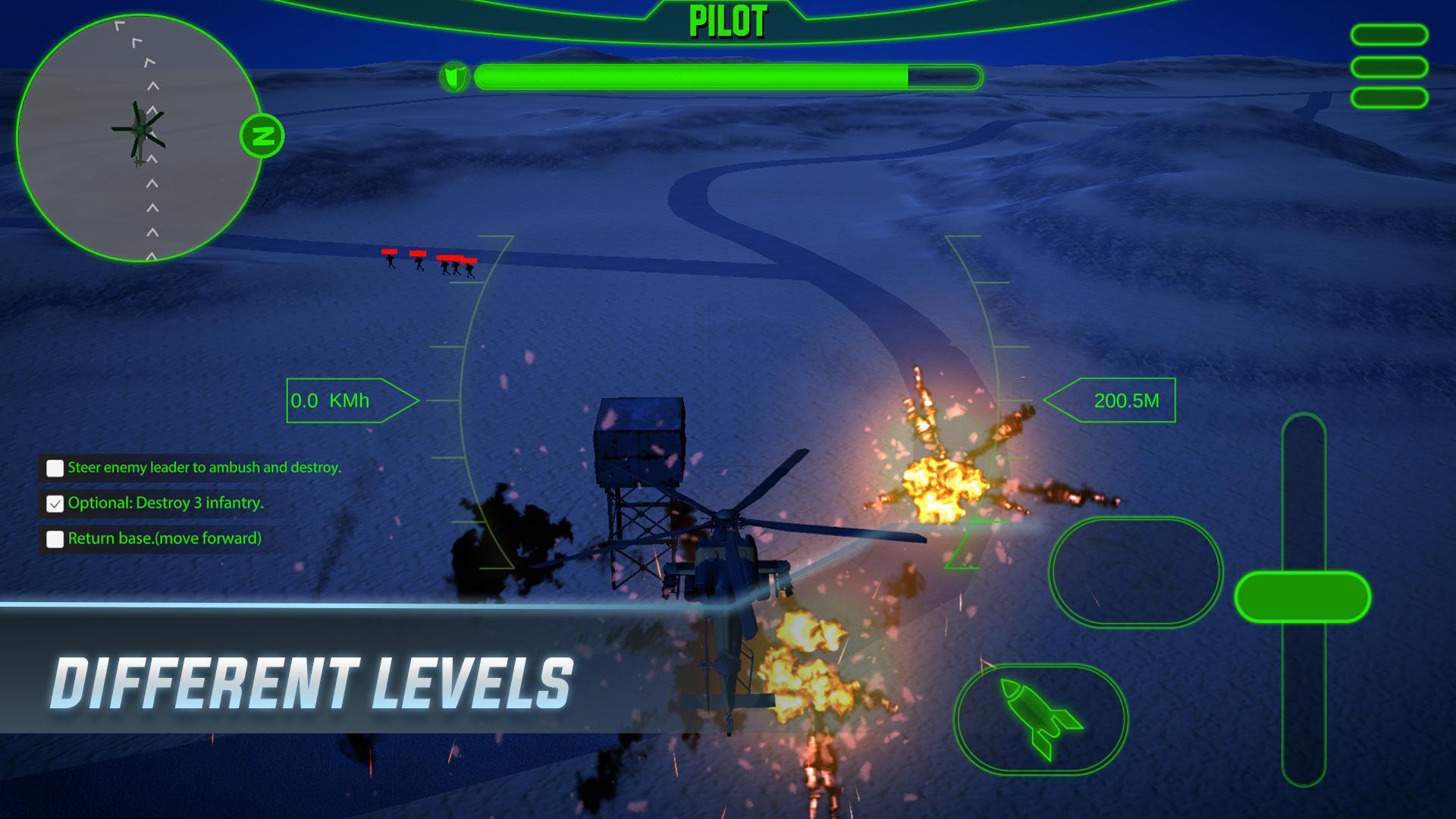This screenshot has height=819, width=1456.
Task: Tap the green N compass marker
Action: [x=262, y=136]
